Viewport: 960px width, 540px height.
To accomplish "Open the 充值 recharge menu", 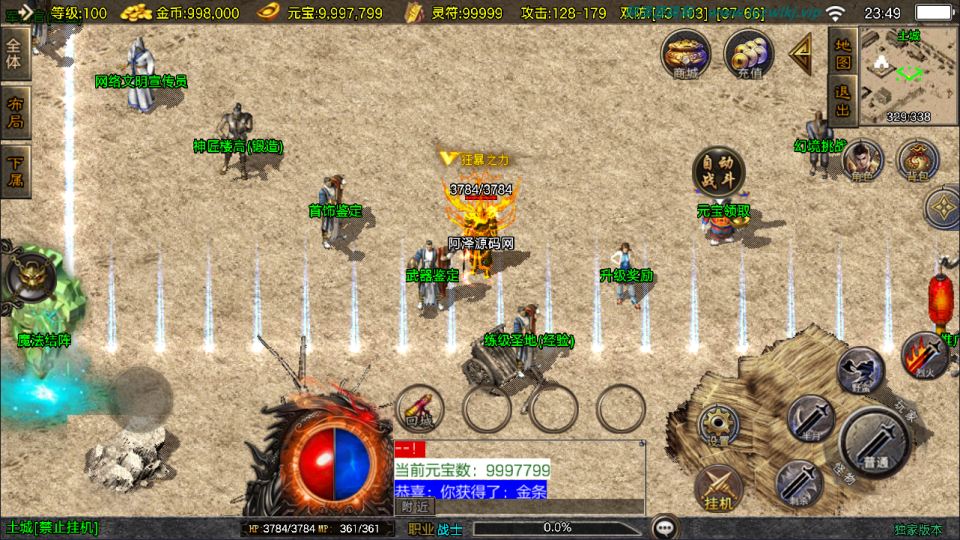I will [x=748, y=52].
